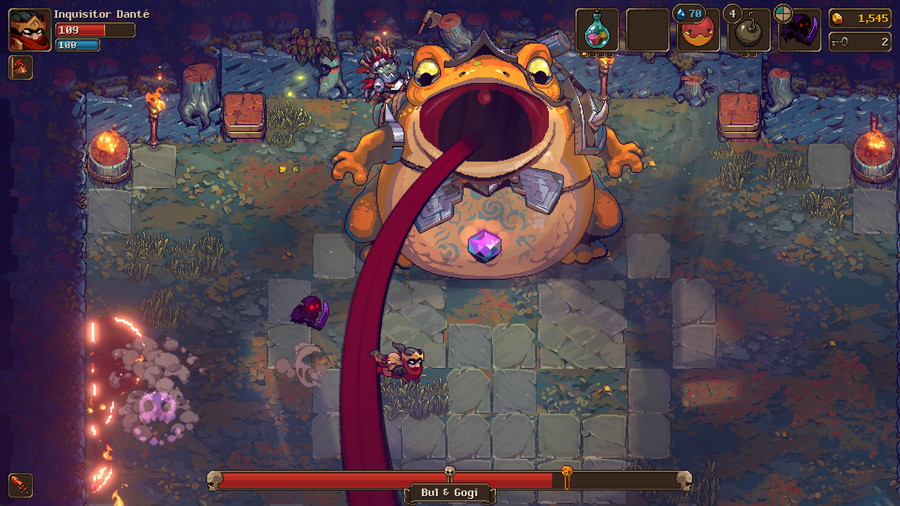Select the empty slot beside the potion
The image size is (900, 506).
(x=647, y=30)
